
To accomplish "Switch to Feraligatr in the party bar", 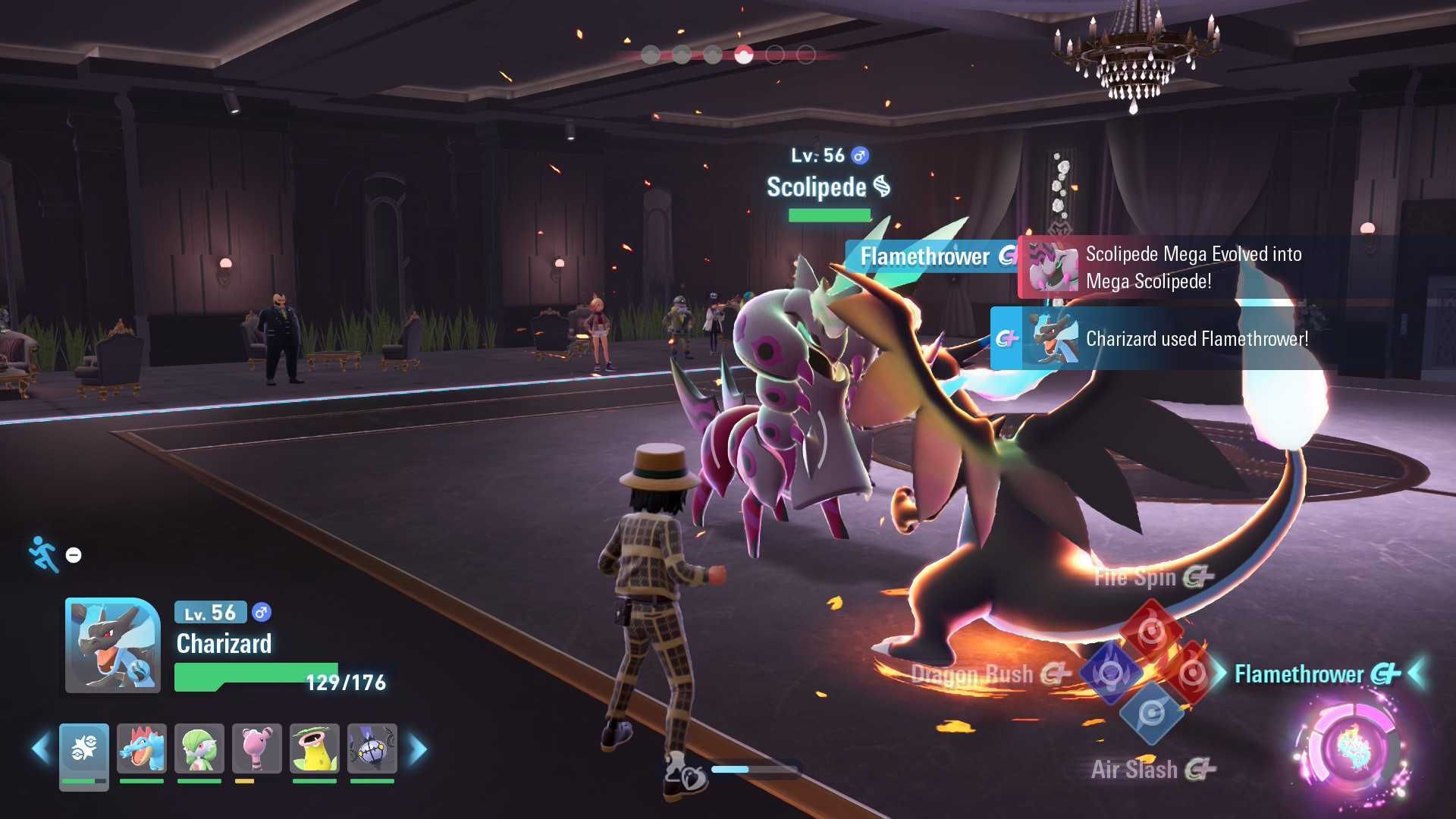I will [x=141, y=749].
